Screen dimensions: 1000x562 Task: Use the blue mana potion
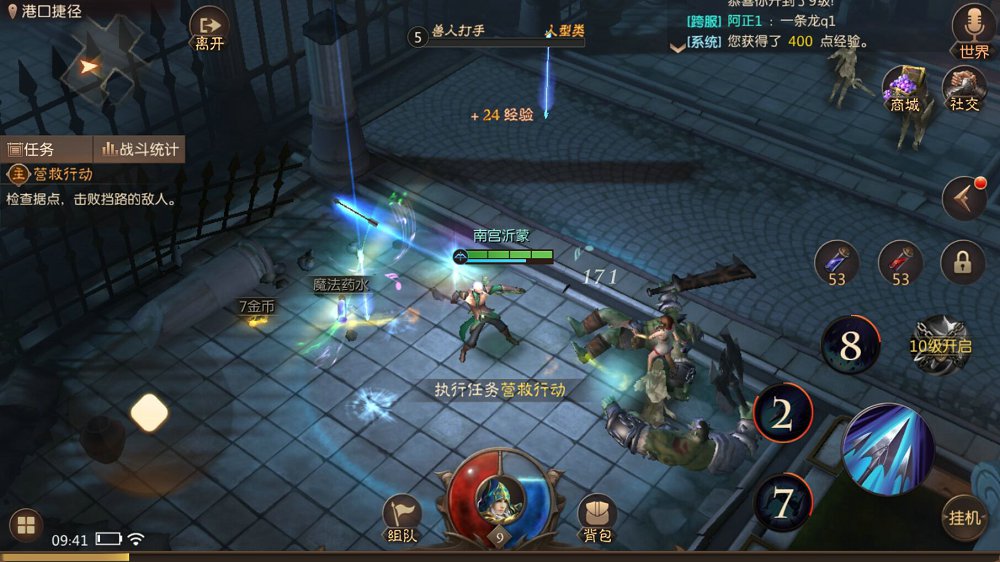click(x=837, y=263)
